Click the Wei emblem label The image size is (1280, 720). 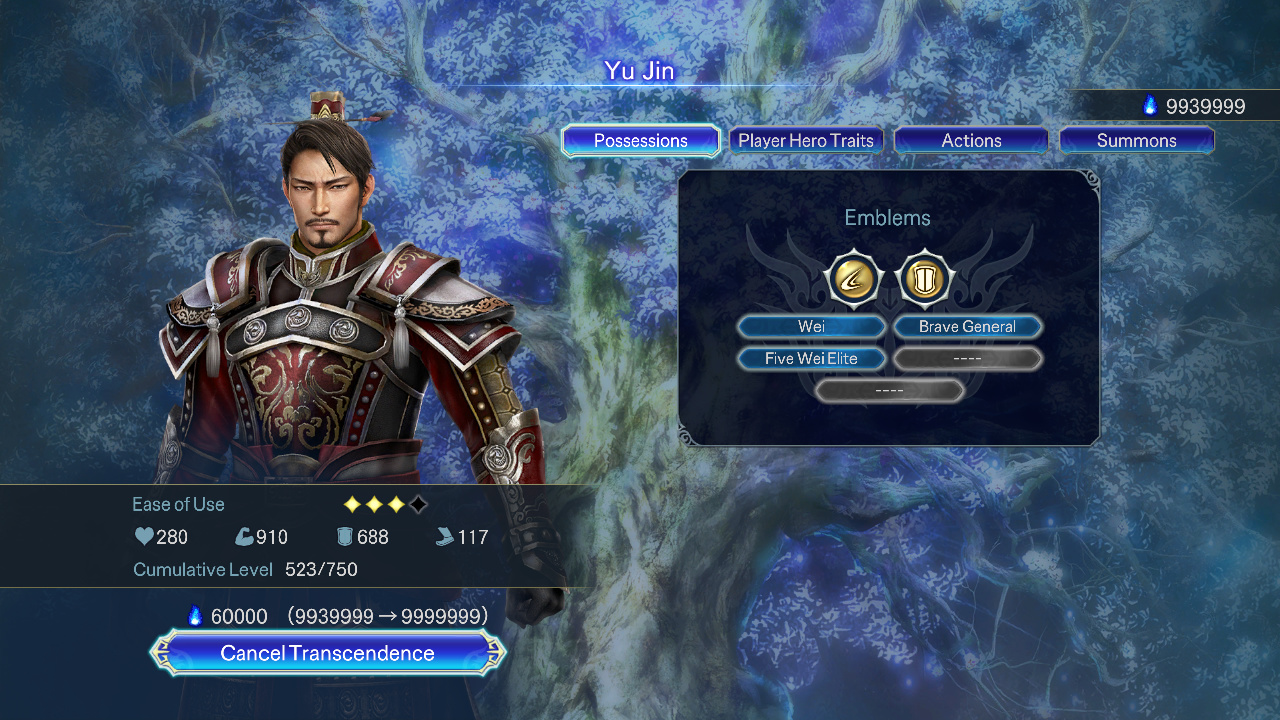[x=811, y=326]
